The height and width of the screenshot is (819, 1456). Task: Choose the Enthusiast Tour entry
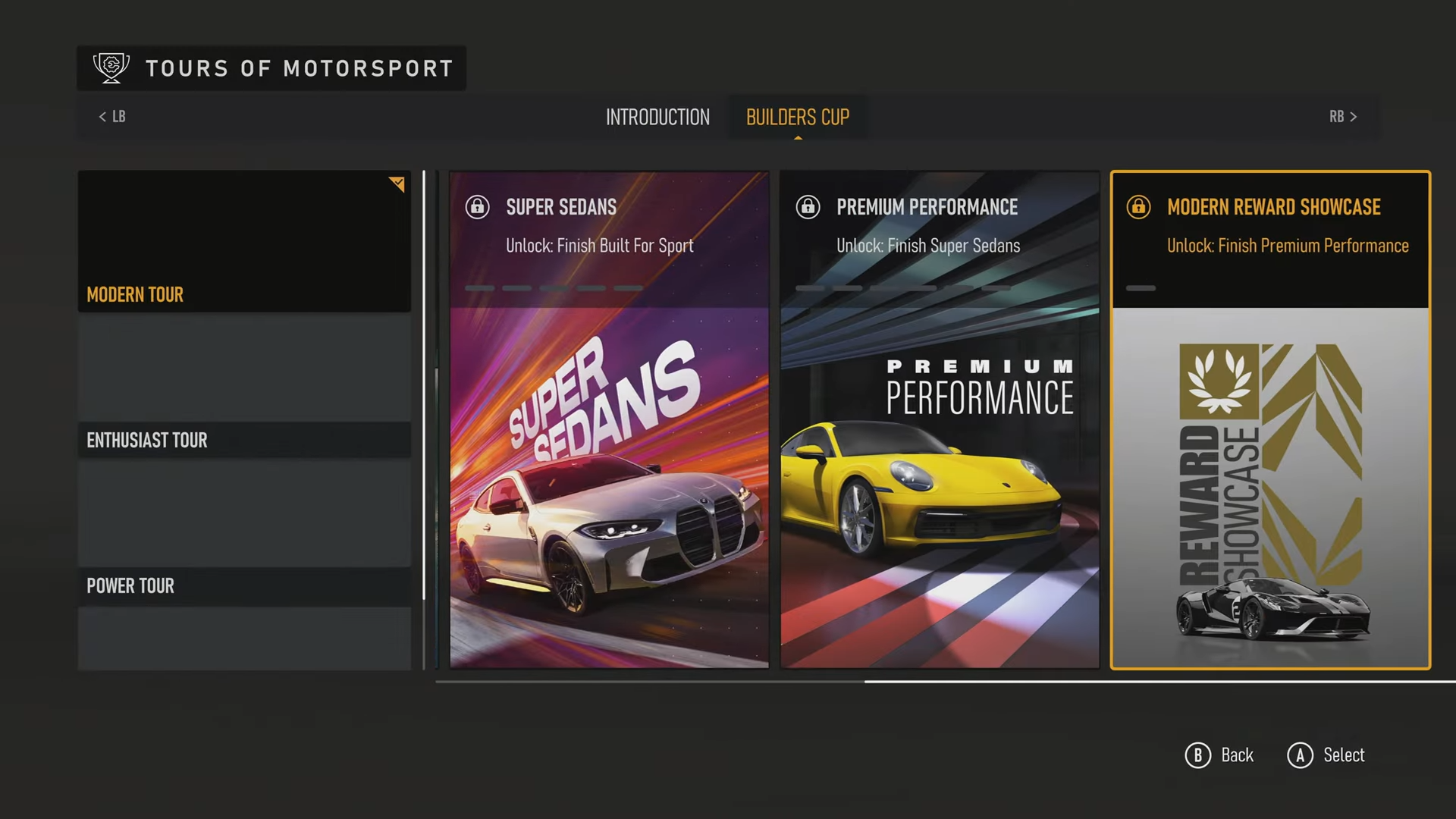tap(244, 440)
